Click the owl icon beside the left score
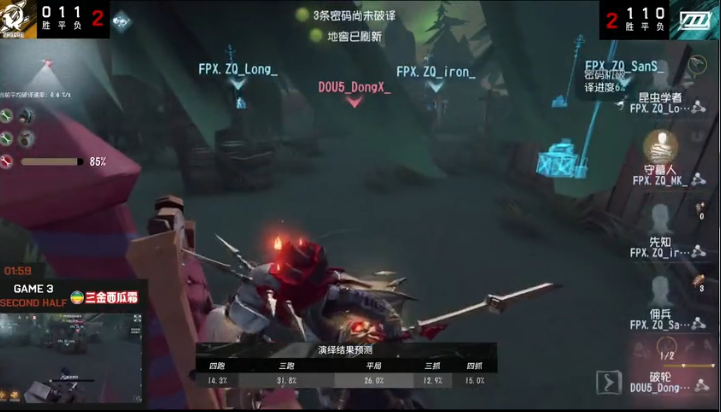The width and height of the screenshot is (721, 412). coord(120,19)
